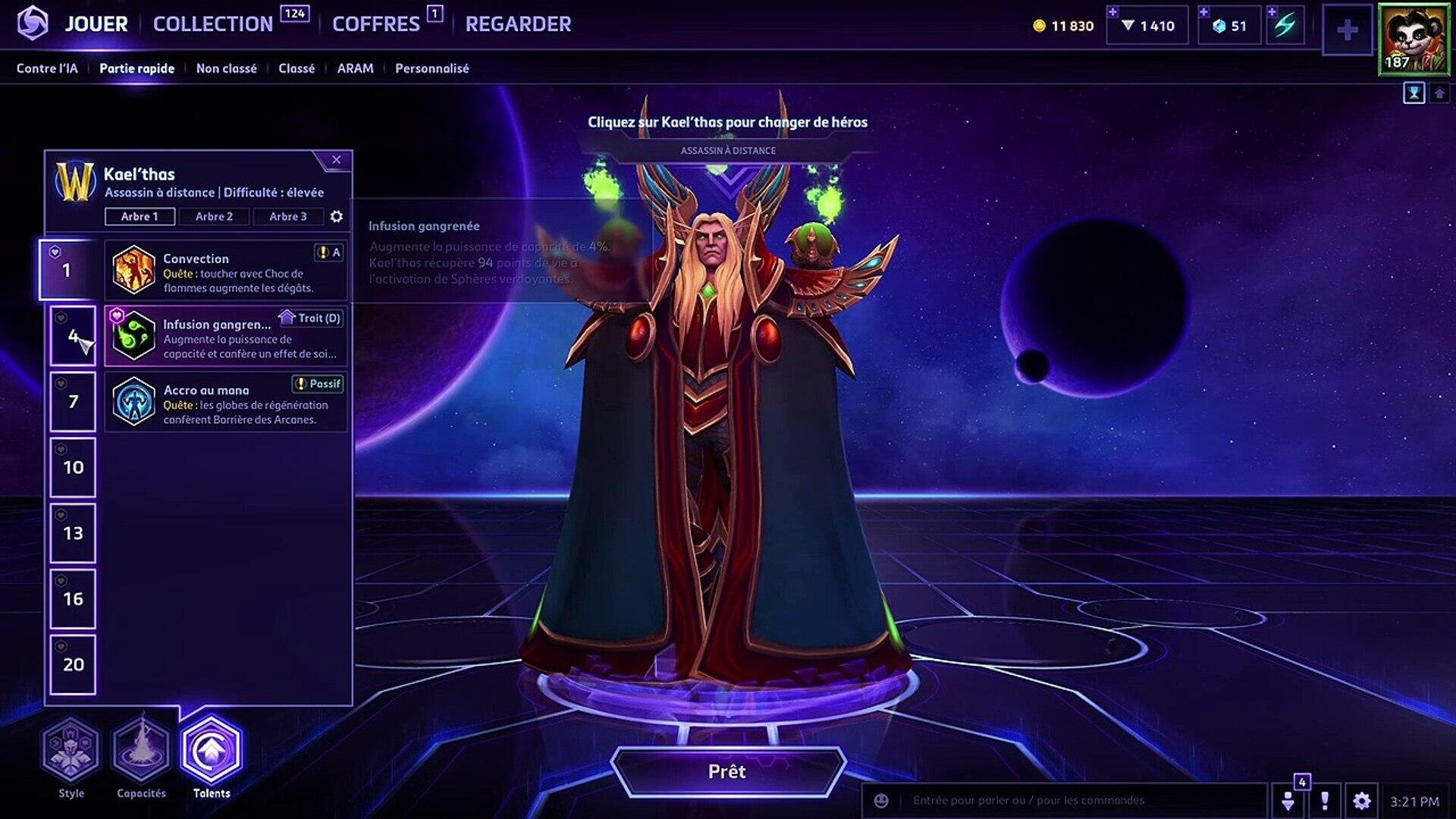This screenshot has width=1456, height=819.
Task: Open the player profile portrait
Action: click(1414, 39)
